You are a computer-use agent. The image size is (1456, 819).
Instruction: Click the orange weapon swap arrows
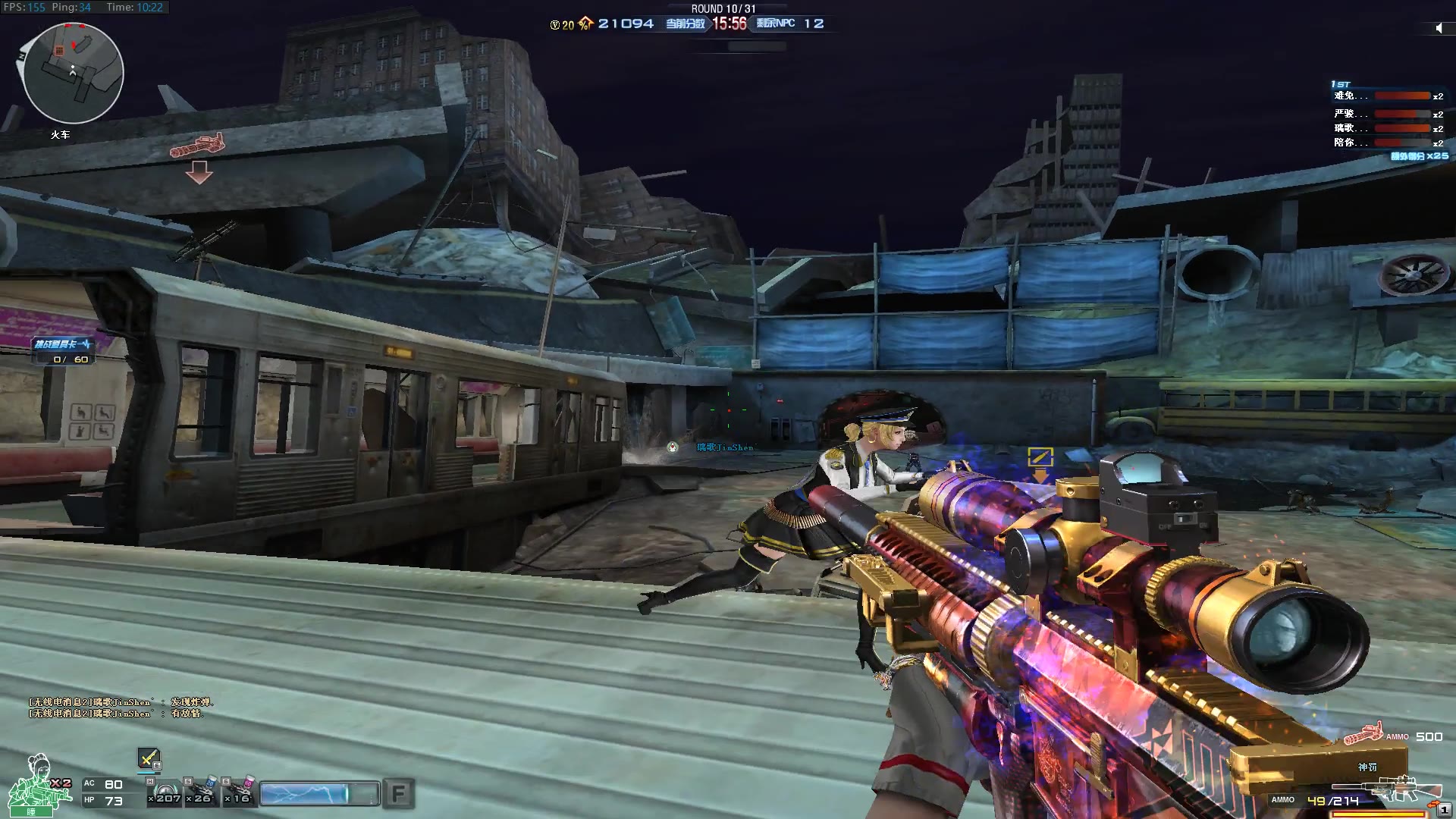pos(1433,805)
